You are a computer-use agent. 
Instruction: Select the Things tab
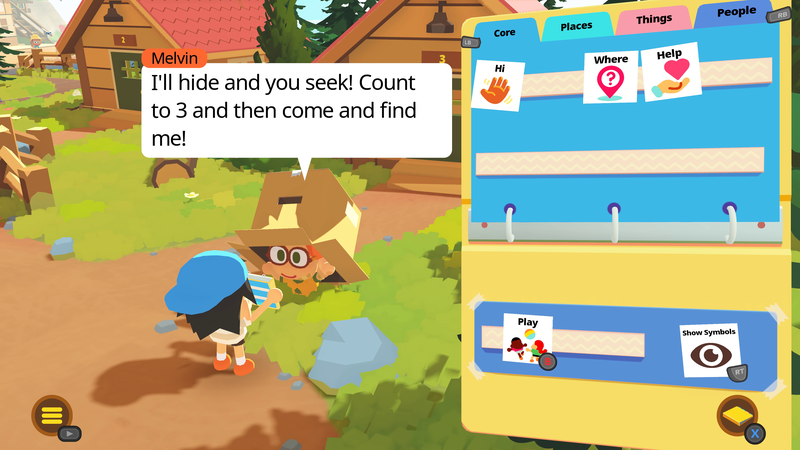tap(653, 19)
